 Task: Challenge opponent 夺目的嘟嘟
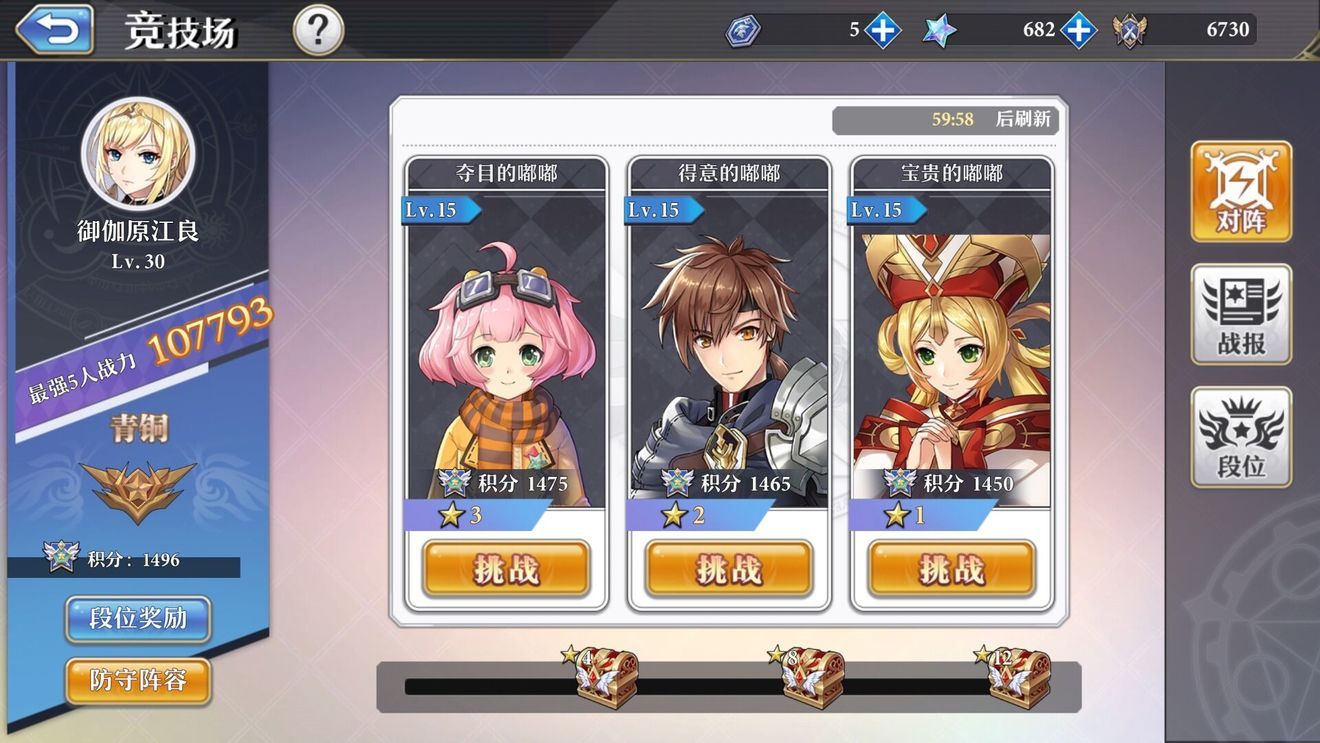click(x=506, y=569)
